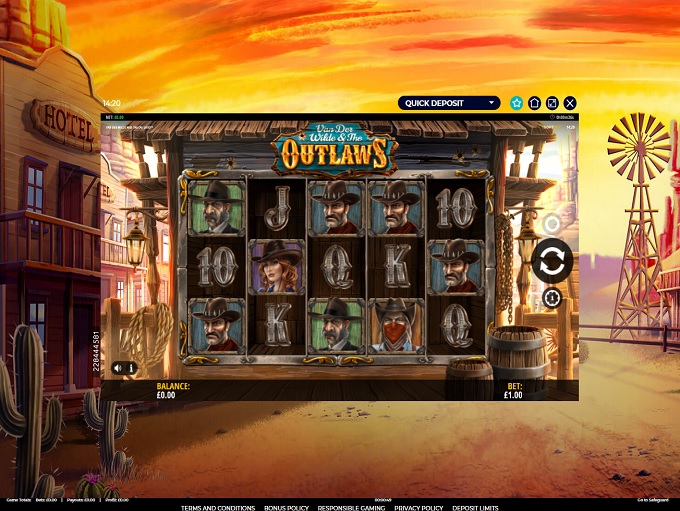Go to lobby via the home icon

click(535, 102)
